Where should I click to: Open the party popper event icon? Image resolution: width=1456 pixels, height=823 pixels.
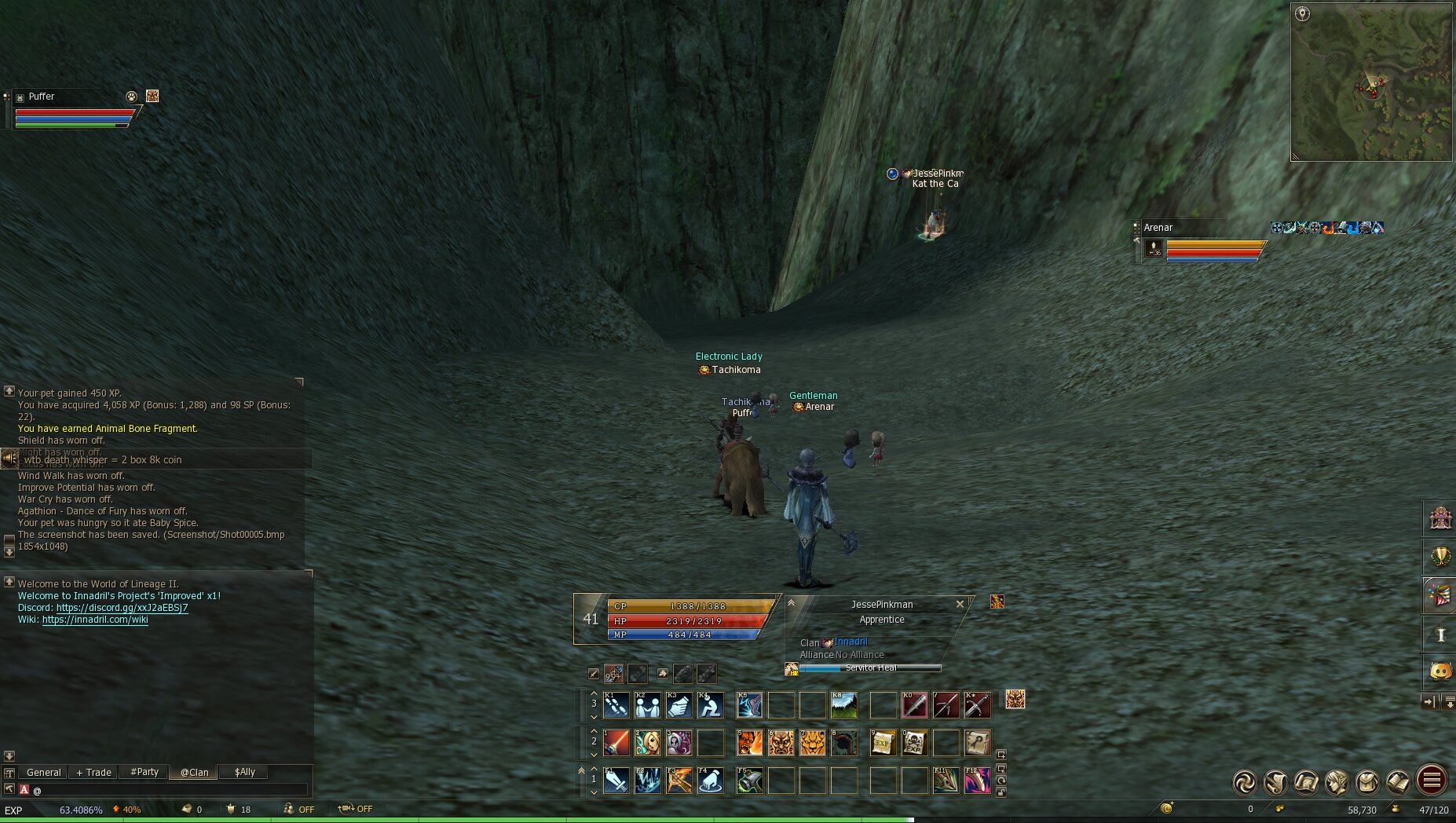1440,594
